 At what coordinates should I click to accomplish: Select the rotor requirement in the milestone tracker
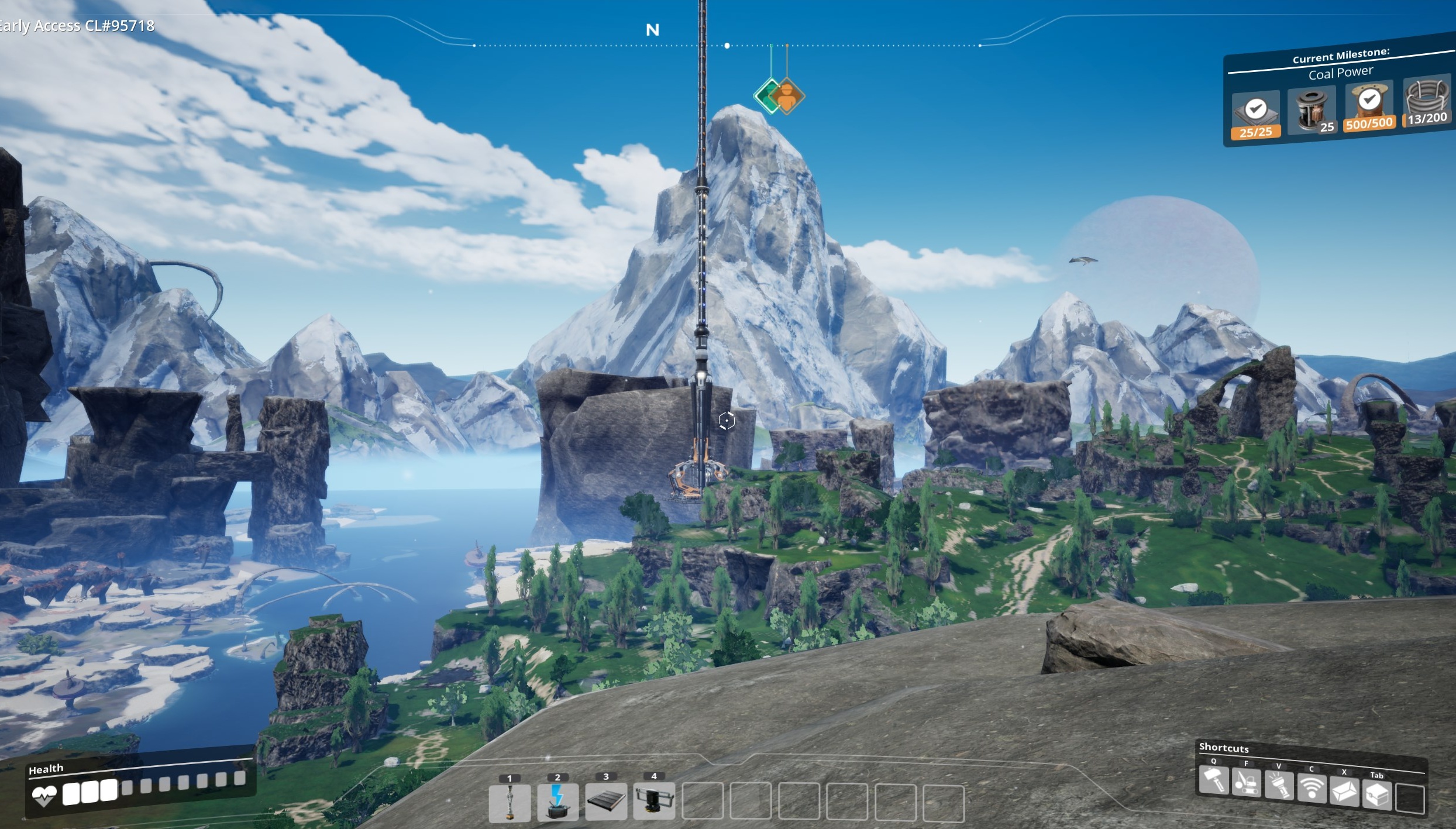[x=1312, y=110]
